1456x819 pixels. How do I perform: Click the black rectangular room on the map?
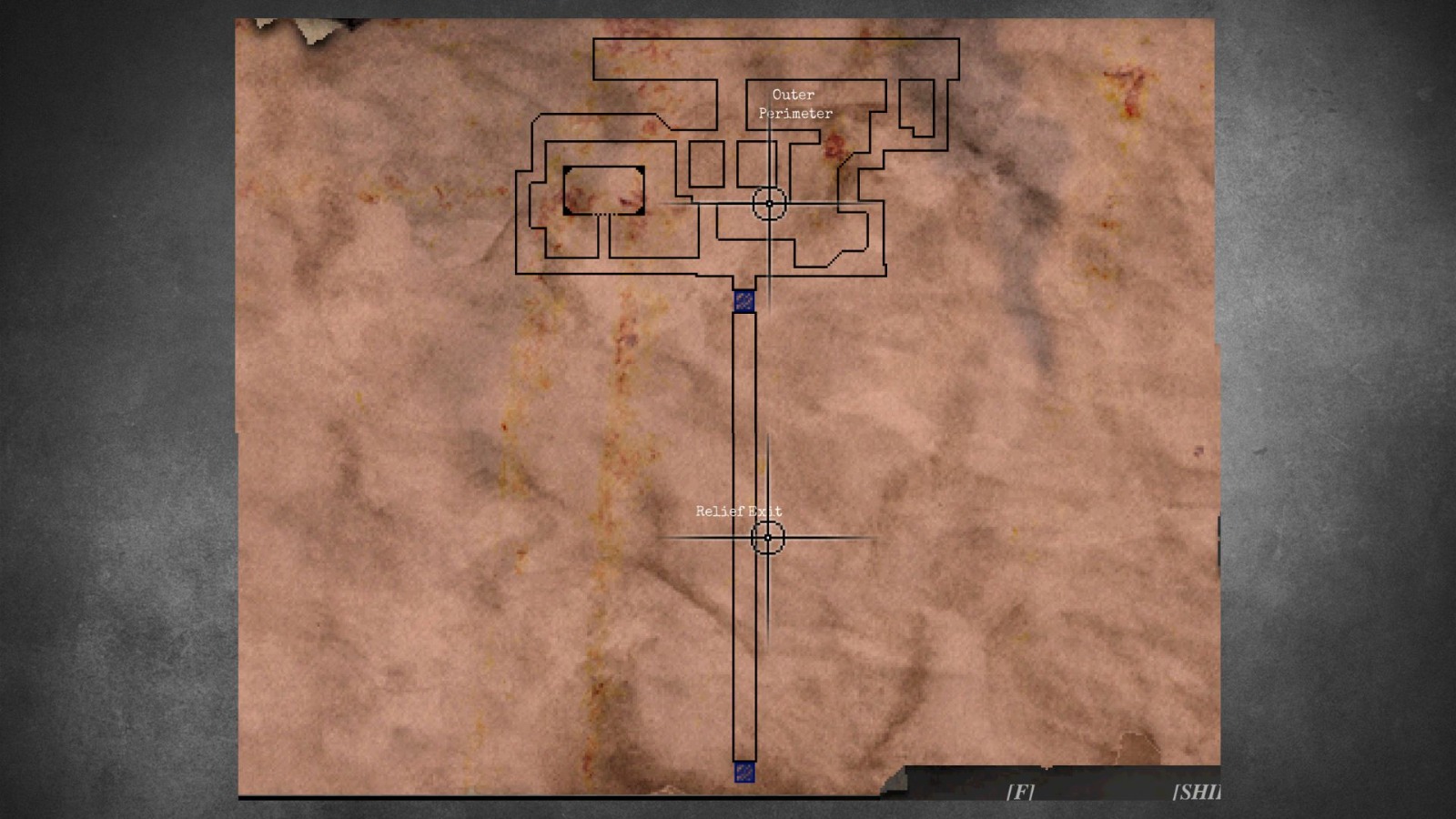coord(602,191)
